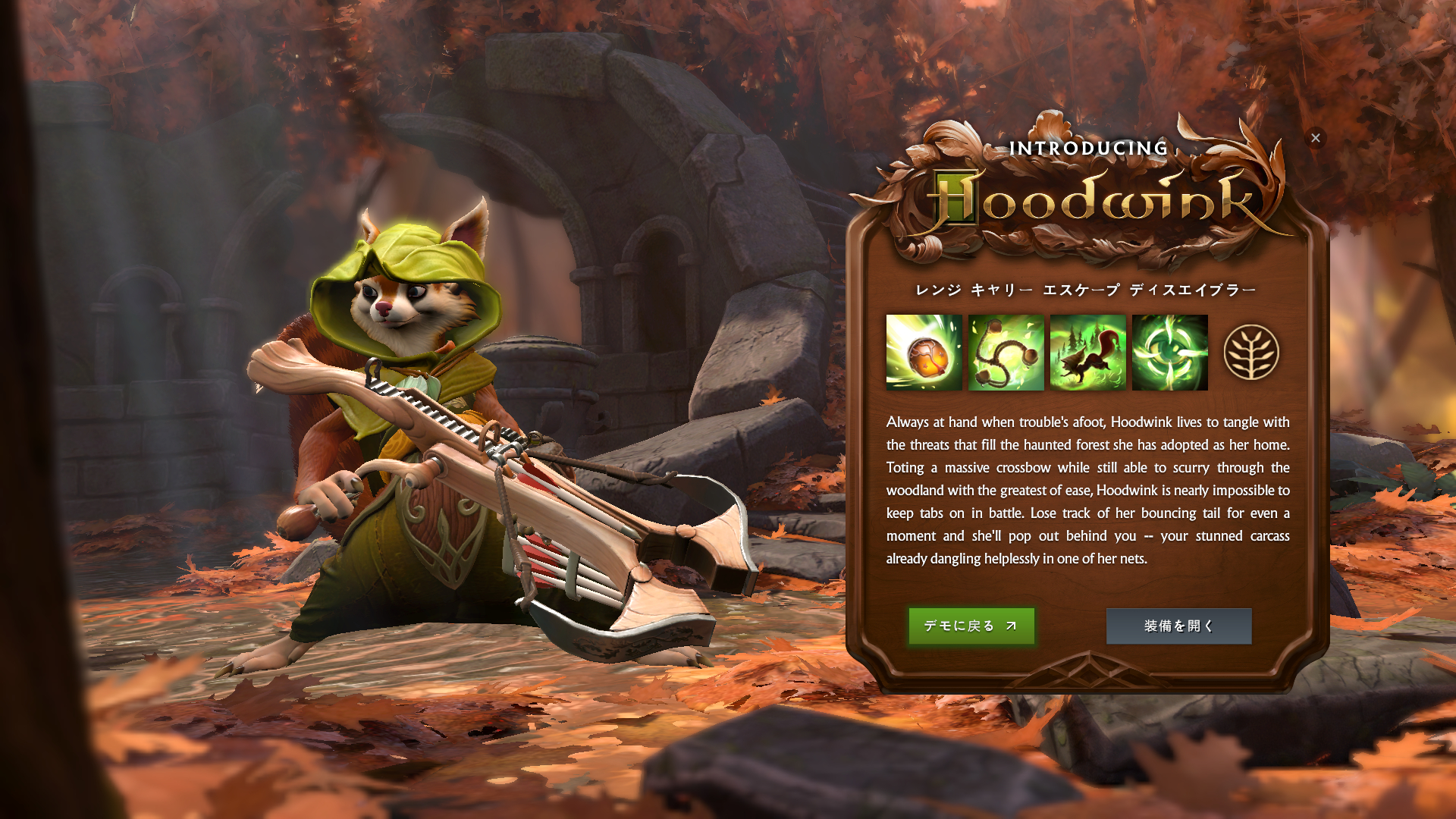Select the Bushwhack net ability icon
The width and height of the screenshot is (1456, 819).
coord(1006,353)
